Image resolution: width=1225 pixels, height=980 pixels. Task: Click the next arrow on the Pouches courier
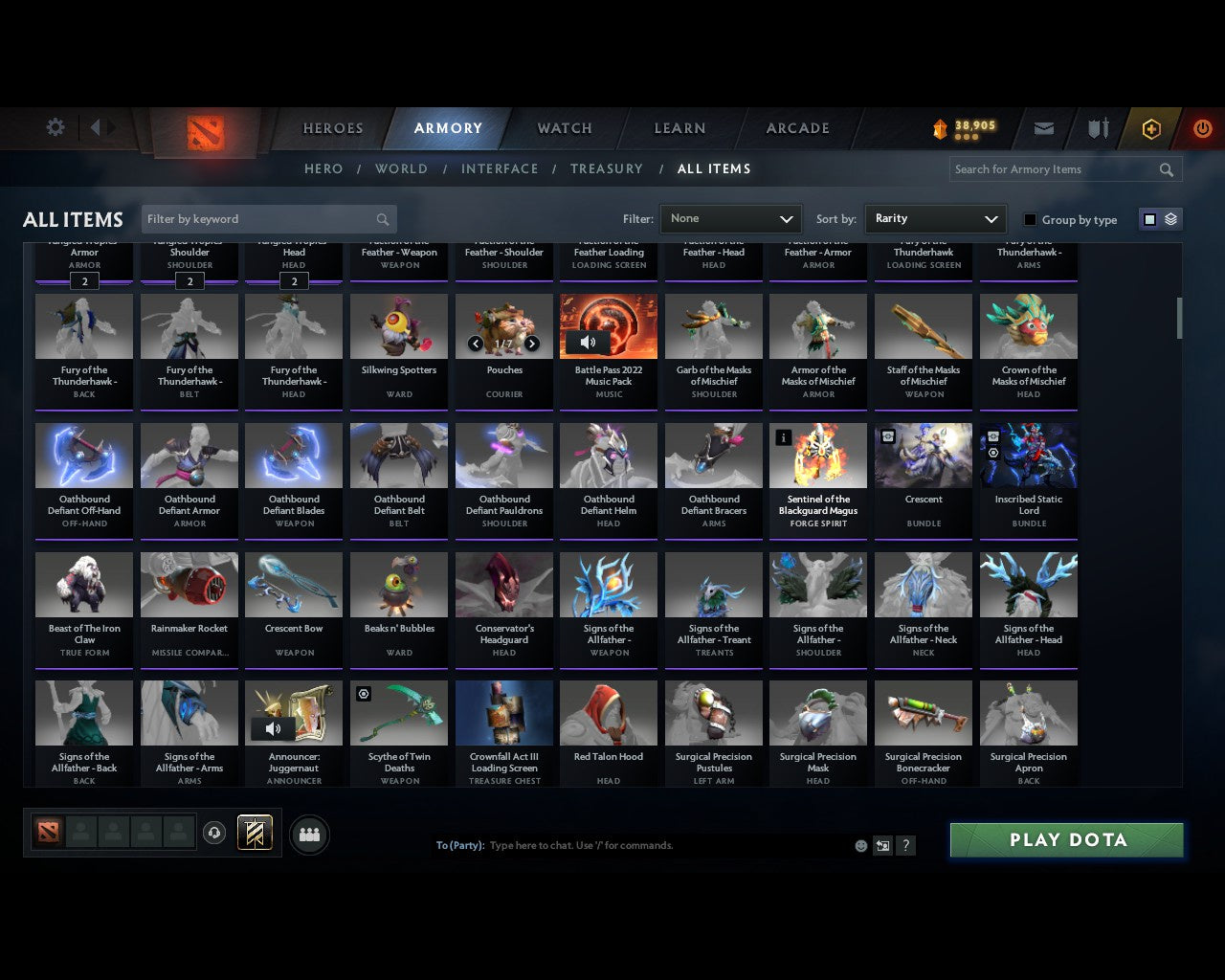point(533,342)
